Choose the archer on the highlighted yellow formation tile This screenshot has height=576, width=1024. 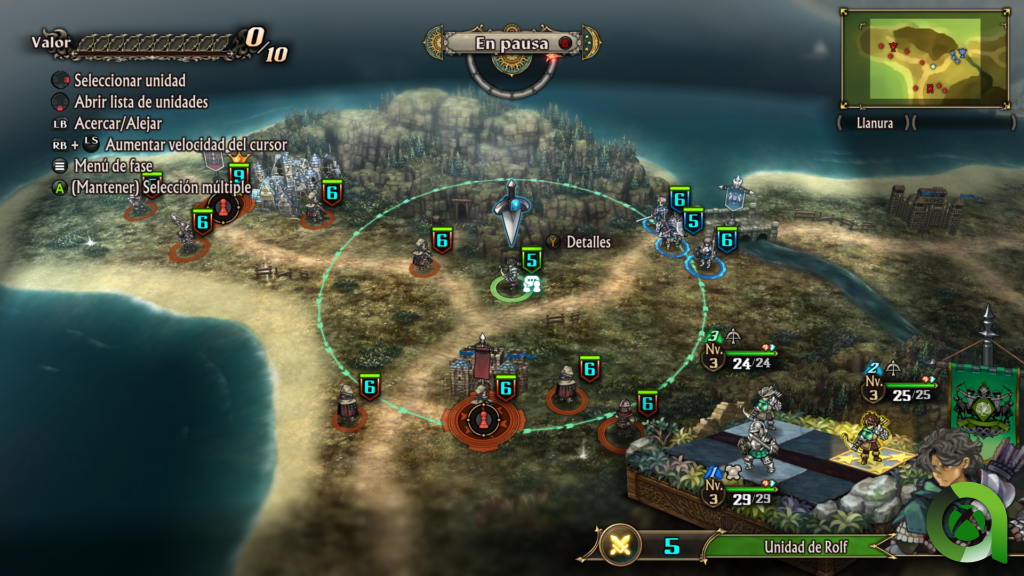tap(868, 443)
